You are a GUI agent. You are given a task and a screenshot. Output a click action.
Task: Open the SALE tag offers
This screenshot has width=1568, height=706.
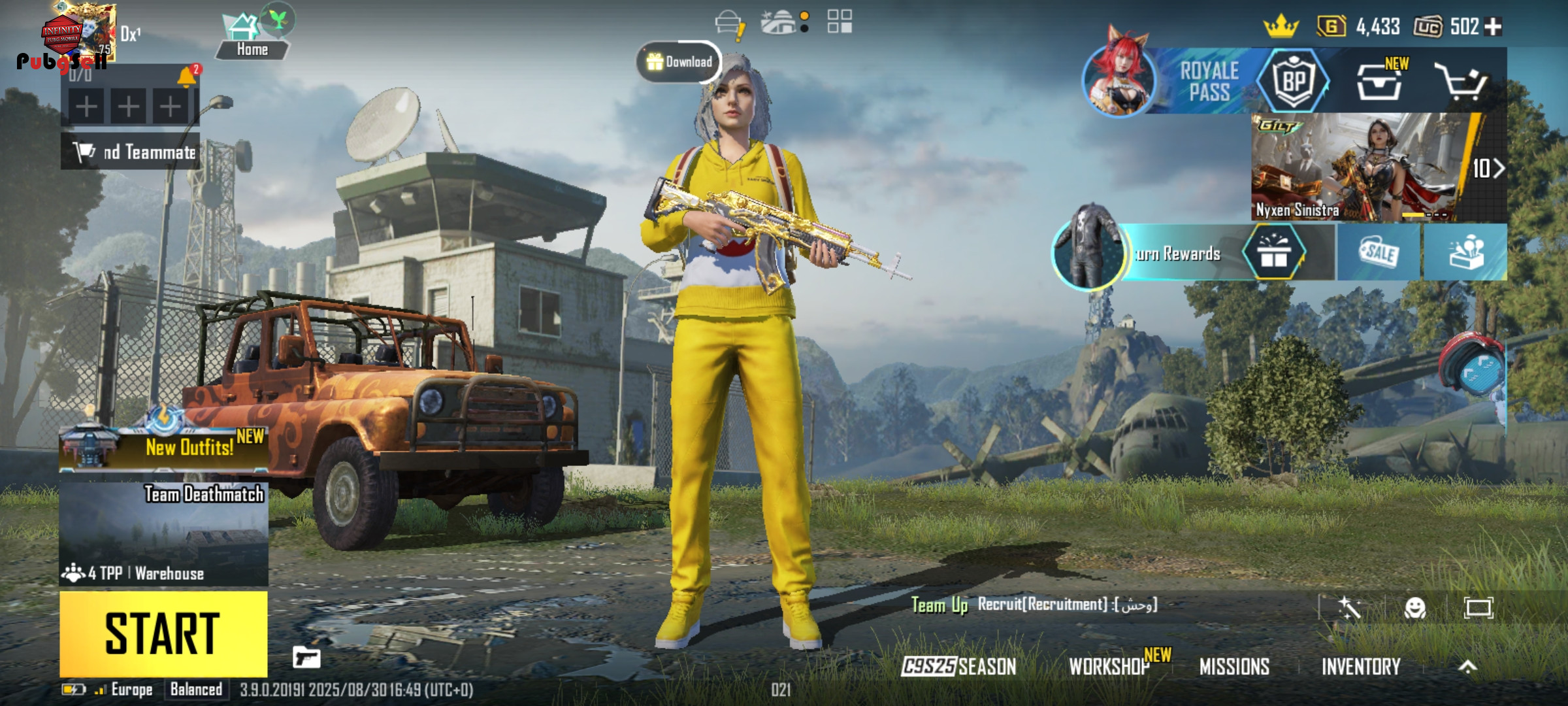pyautogui.click(x=1379, y=252)
